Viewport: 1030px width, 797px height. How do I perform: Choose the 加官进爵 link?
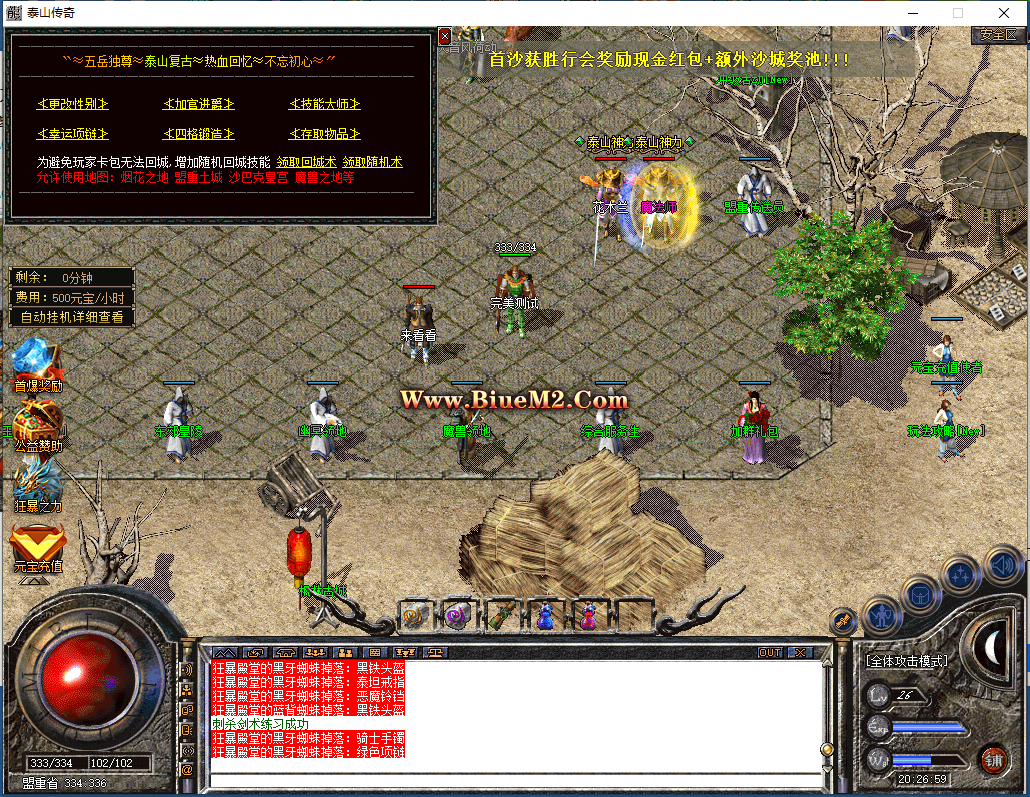(x=198, y=104)
